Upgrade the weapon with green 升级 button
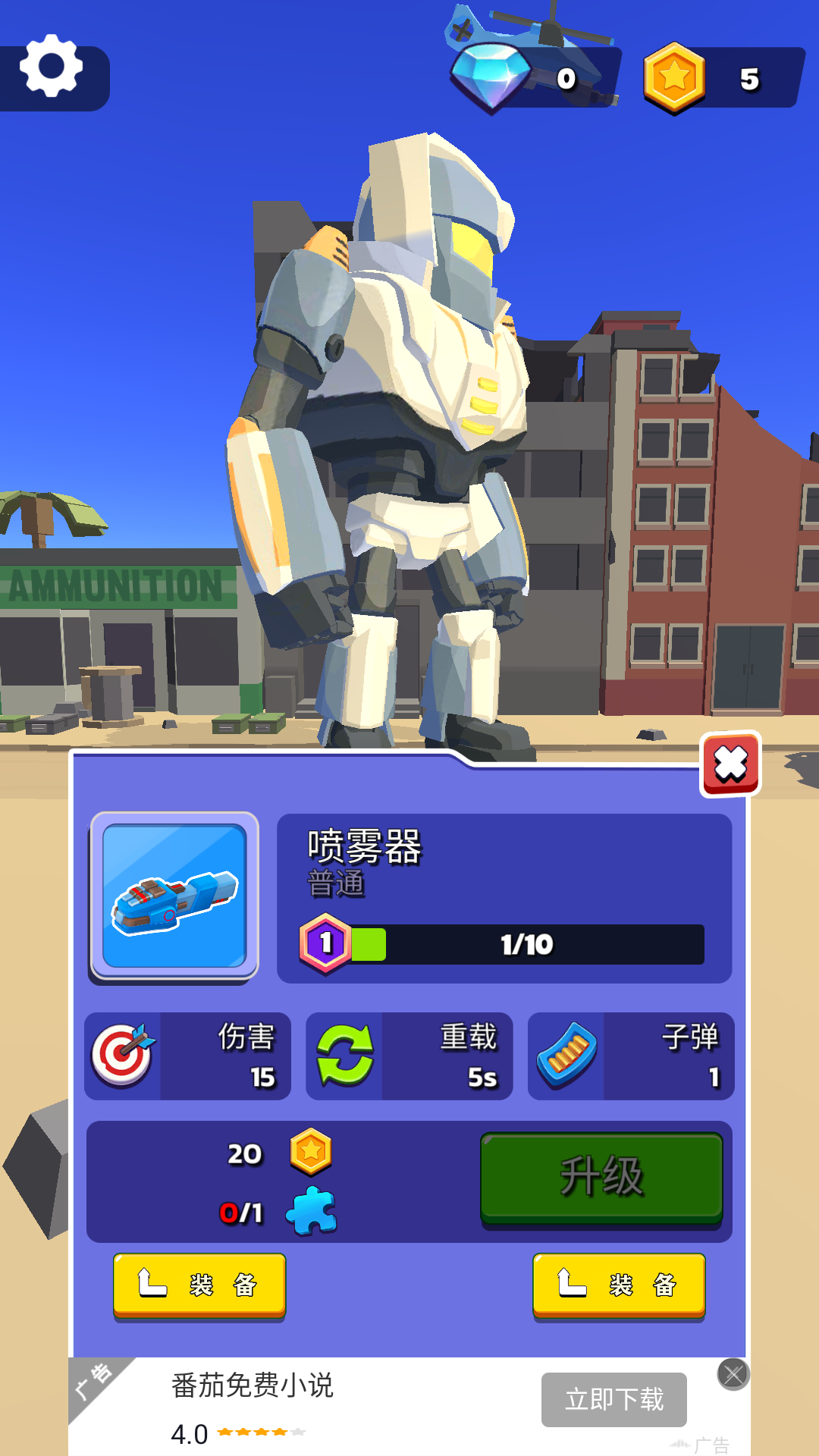The width and height of the screenshot is (819, 1456). 601,1177
